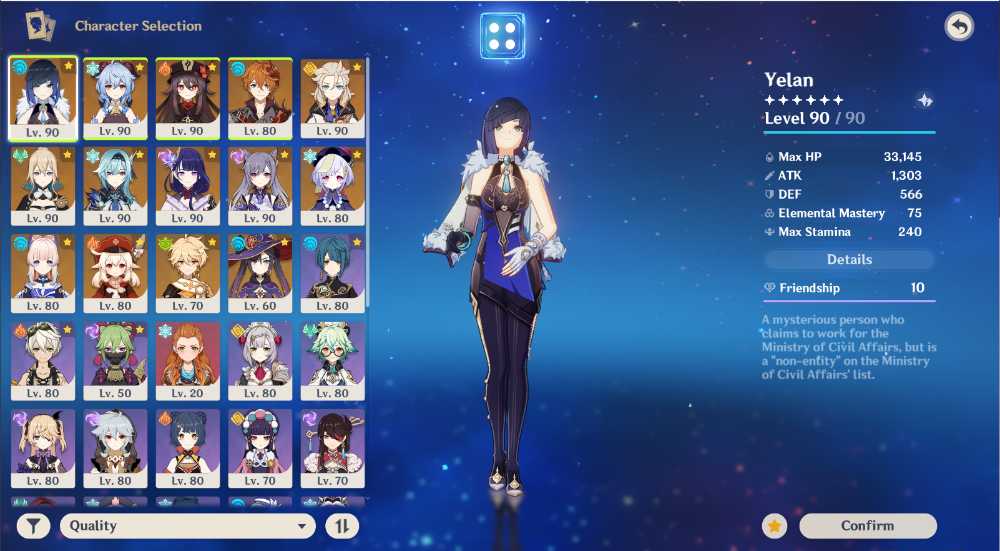Open Yelan's Details panel
This screenshot has width=1000, height=551.
(849, 260)
